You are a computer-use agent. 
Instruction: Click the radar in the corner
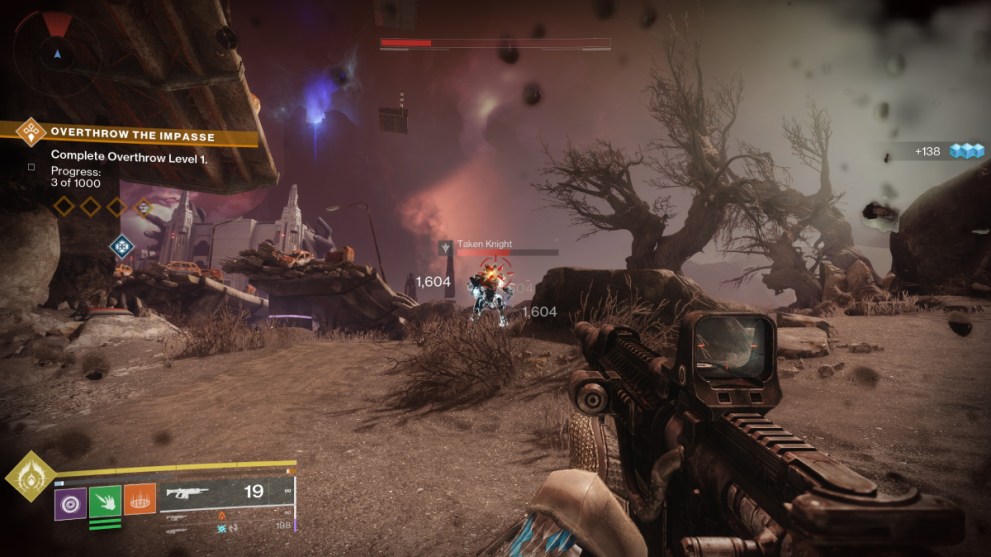(x=57, y=47)
